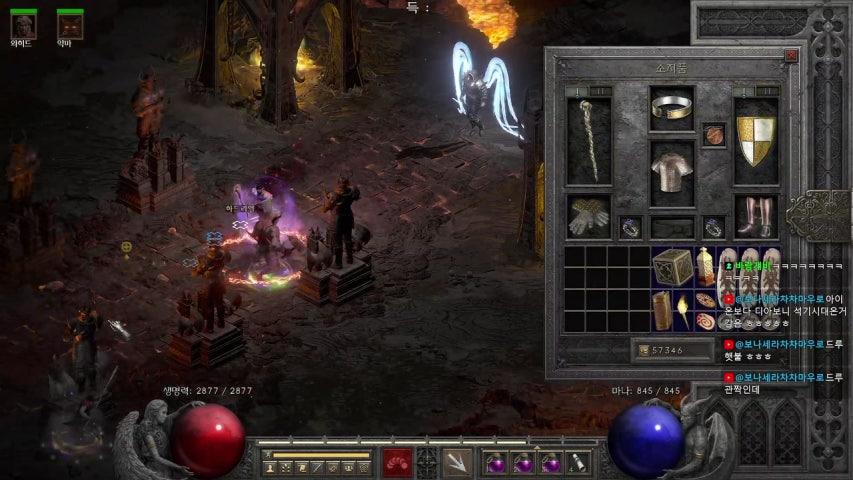This screenshot has height=480, width=853.
Task: Click the gold amount button
Action: tap(672, 350)
